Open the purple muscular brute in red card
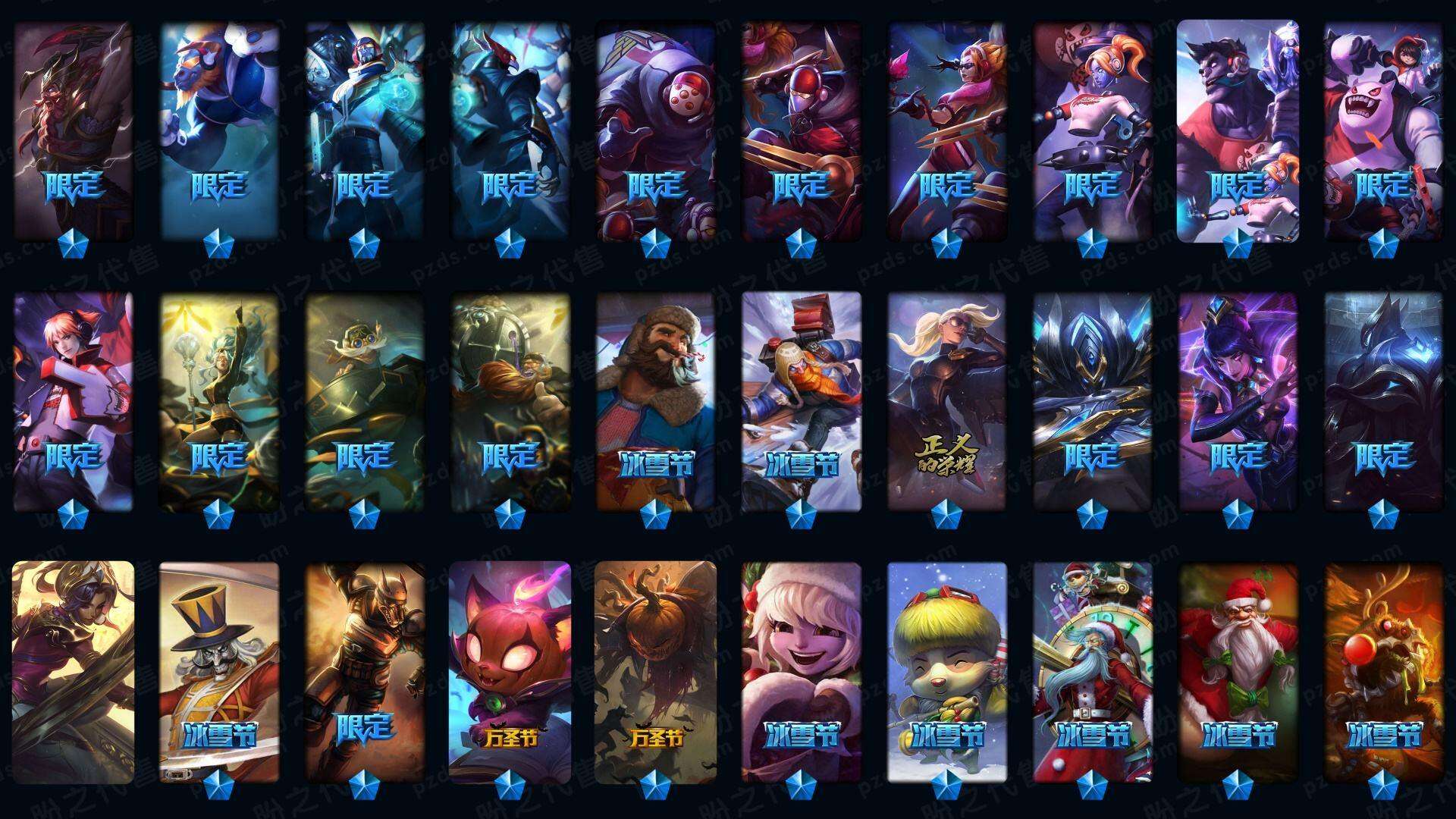The height and width of the screenshot is (819, 1456). tap(1238, 129)
